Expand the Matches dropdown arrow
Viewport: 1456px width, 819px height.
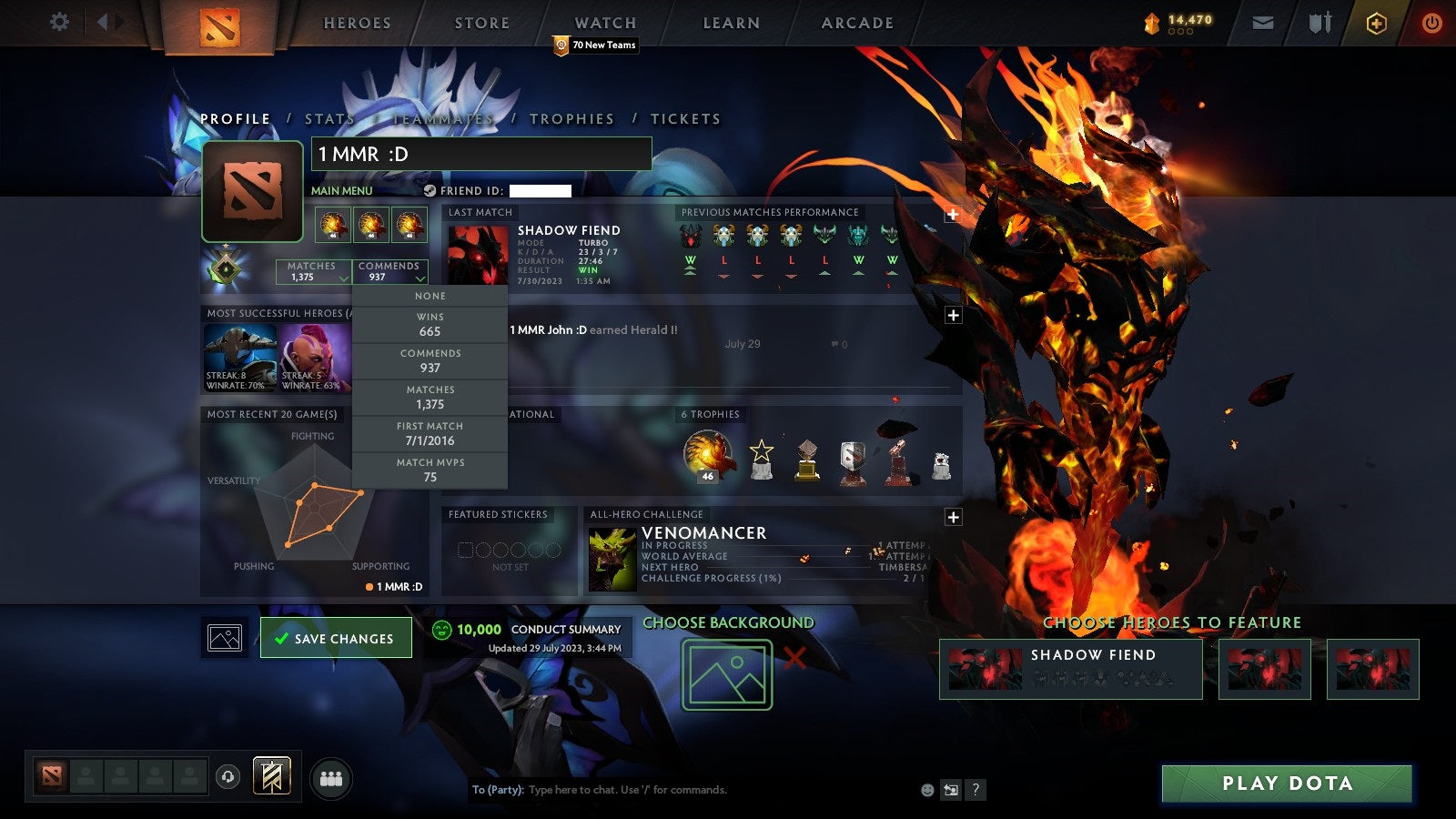point(344,280)
